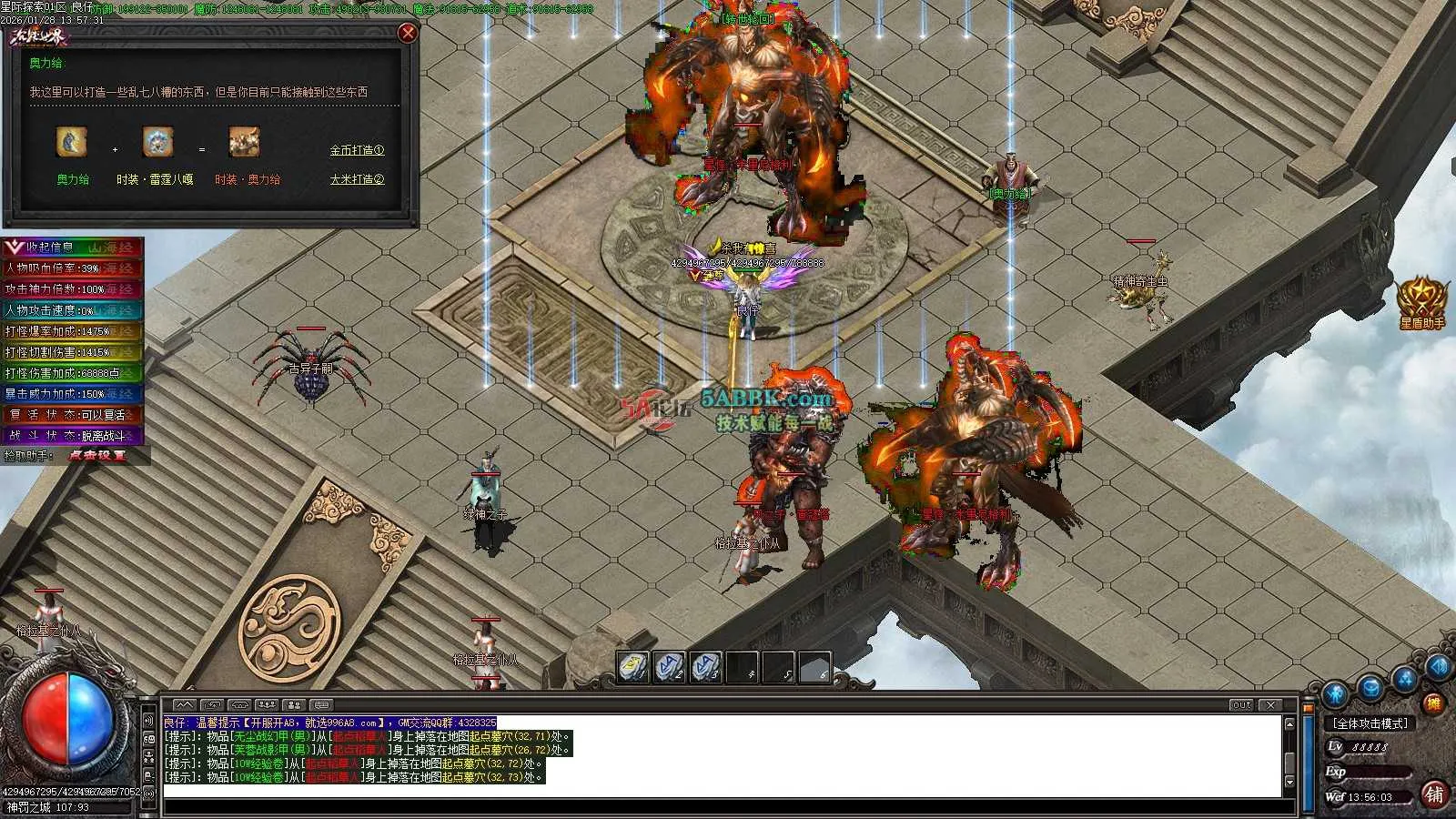The image size is (1456, 819).
Task: Click the chat text input bar
Action: click(x=728, y=807)
